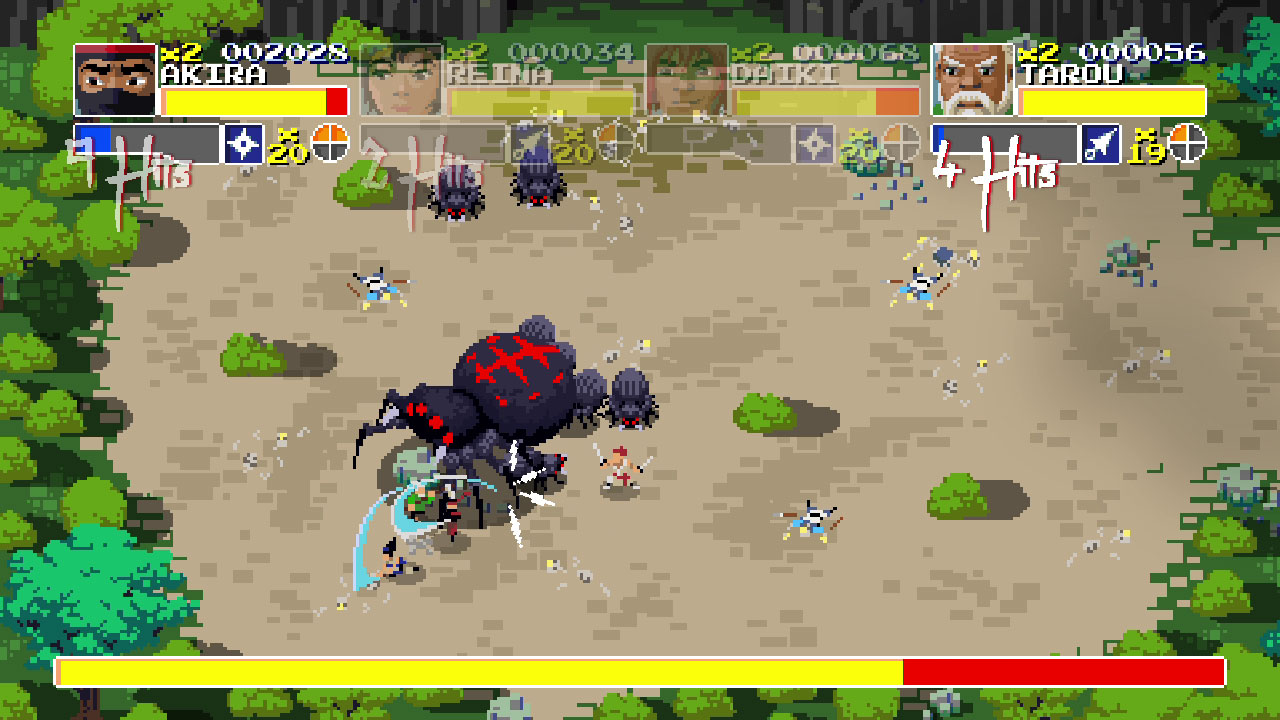This screenshot has height=720, width=1280.
Task: Select Akira's character portrait
Action: coord(113,80)
